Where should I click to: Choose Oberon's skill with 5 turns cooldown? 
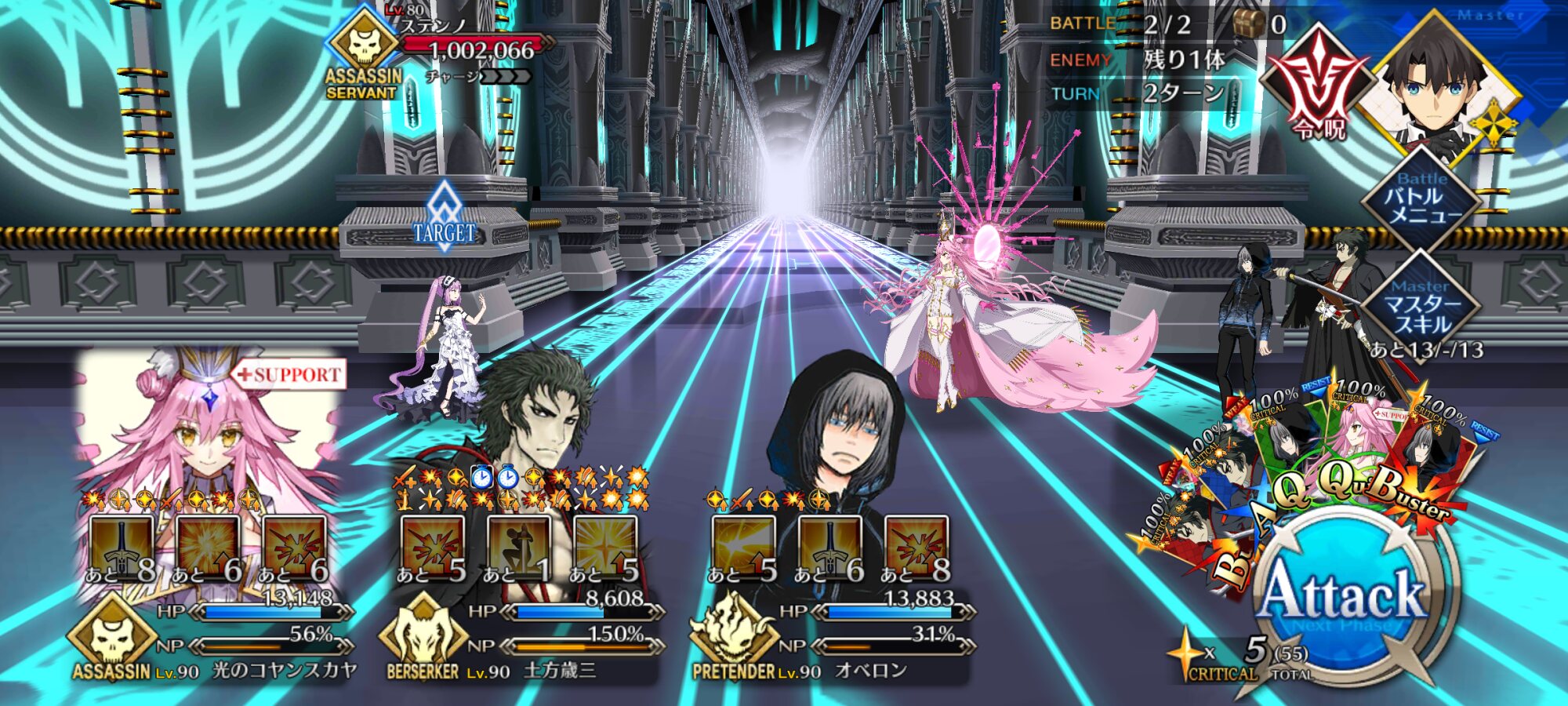tap(743, 548)
